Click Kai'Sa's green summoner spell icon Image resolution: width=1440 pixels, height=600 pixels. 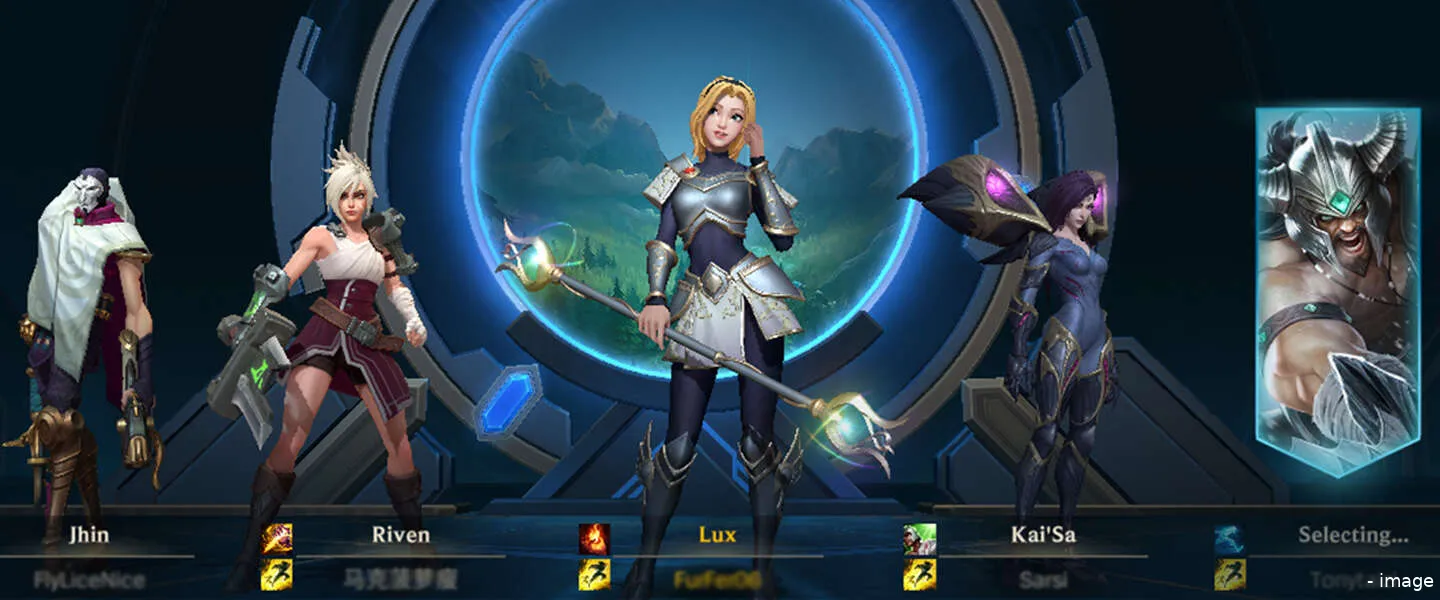pyautogui.click(x=920, y=539)
